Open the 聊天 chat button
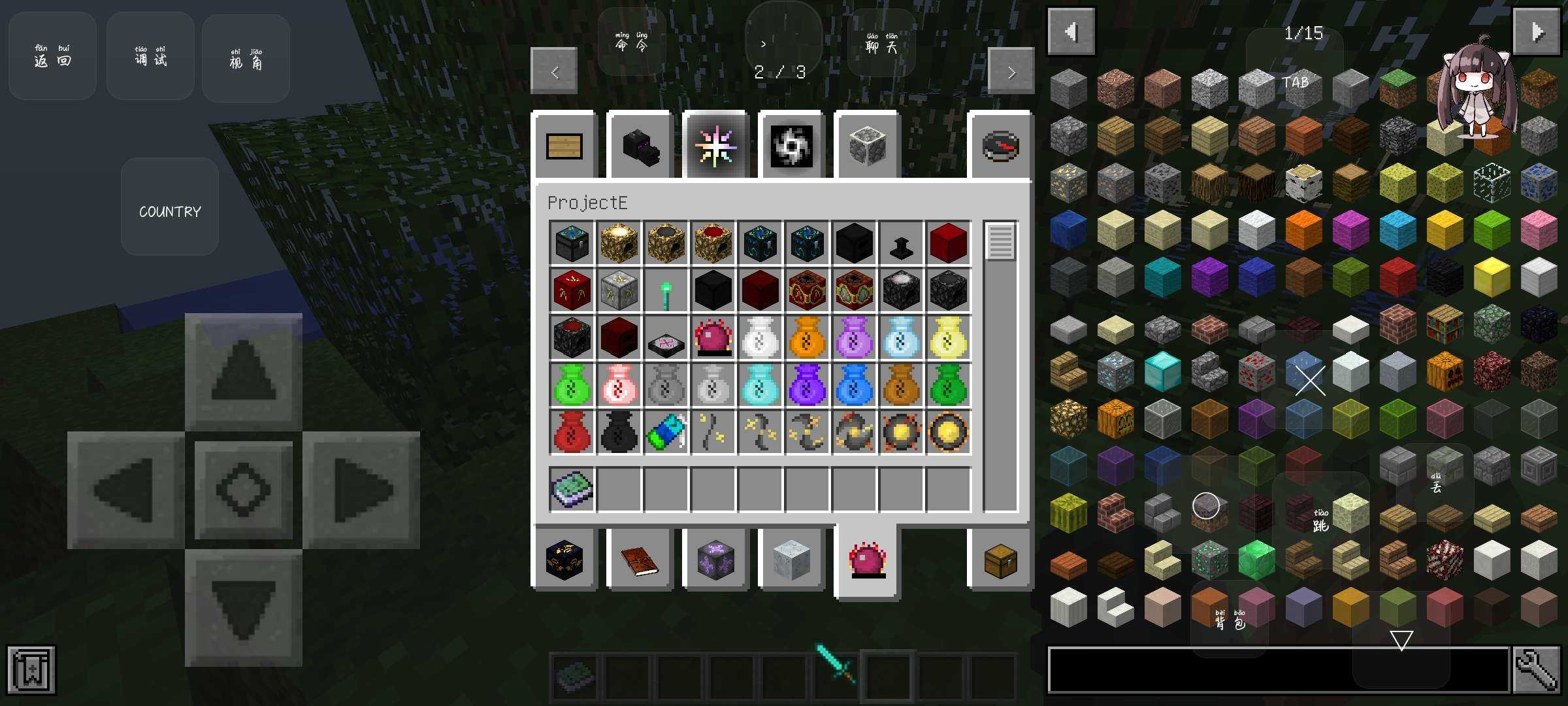Screen dimensions: 1568x706 click(881, 43)
